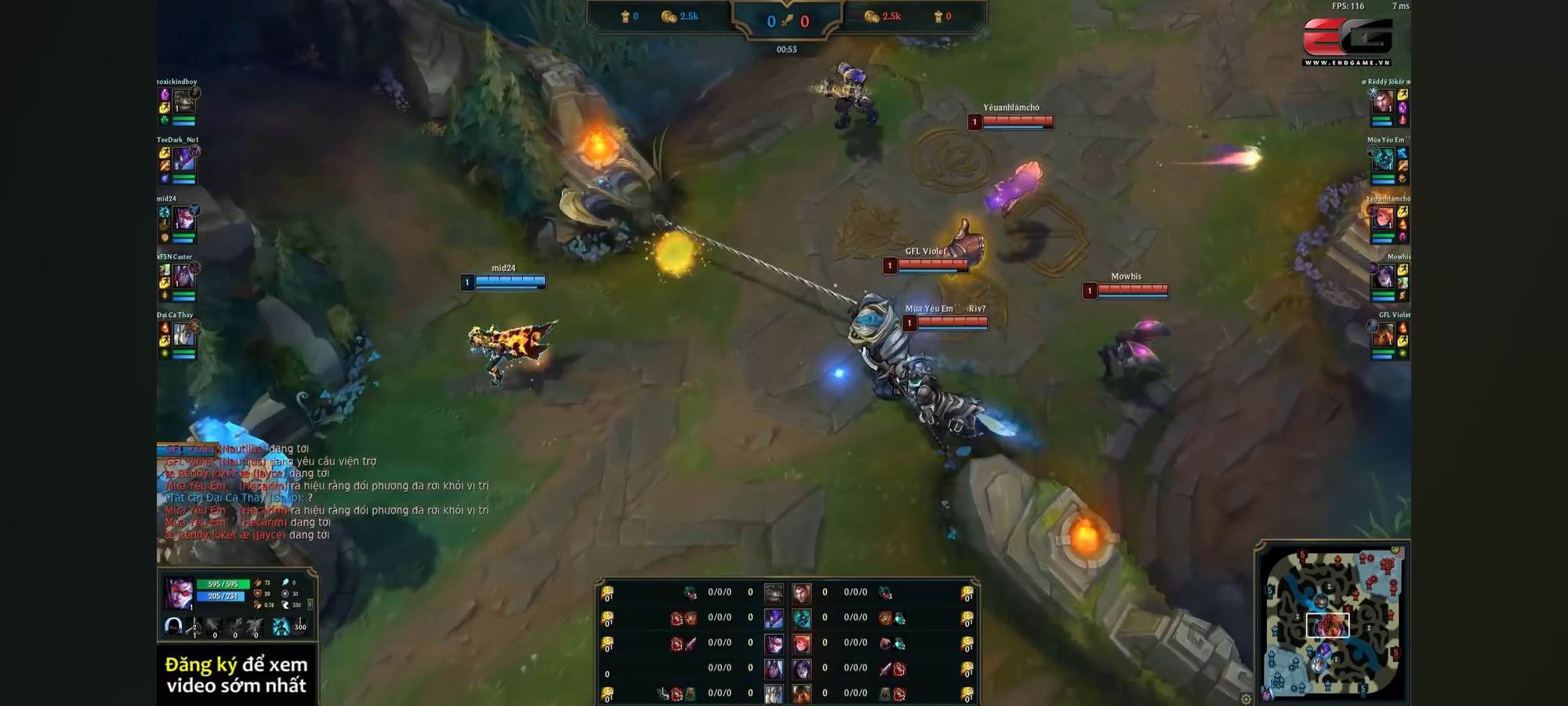Open the settings gear beside the minimap

pyautogui.click(x=1245, y=700)
